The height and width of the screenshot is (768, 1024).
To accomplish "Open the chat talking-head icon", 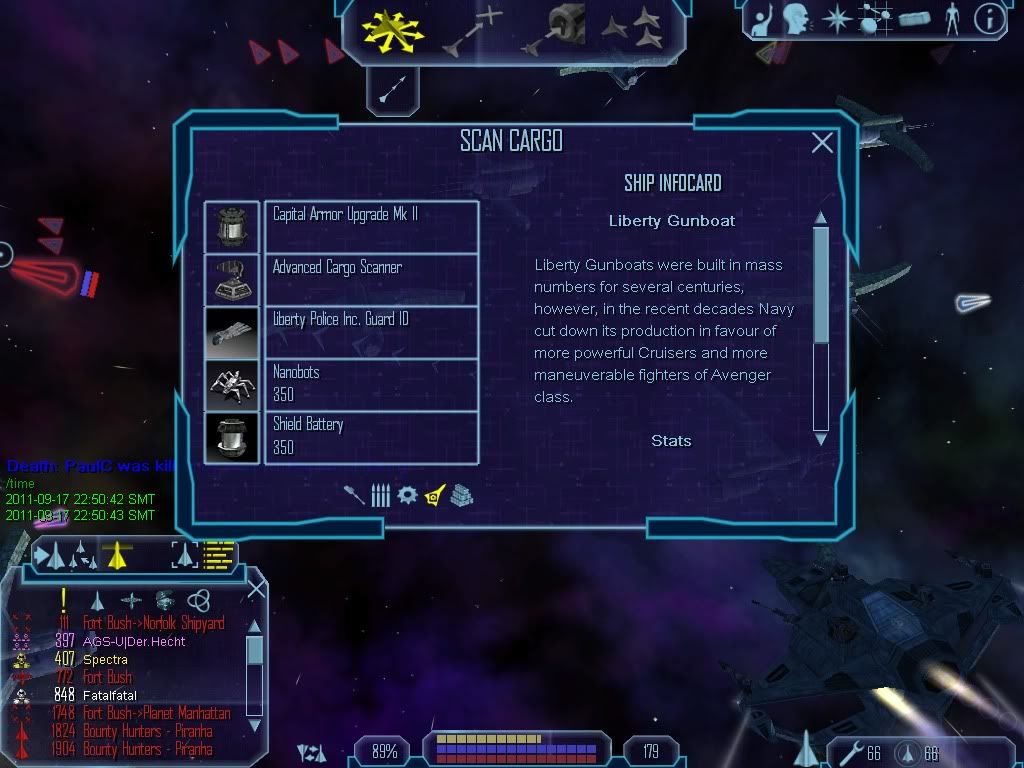I will click(x=795, y=19).
